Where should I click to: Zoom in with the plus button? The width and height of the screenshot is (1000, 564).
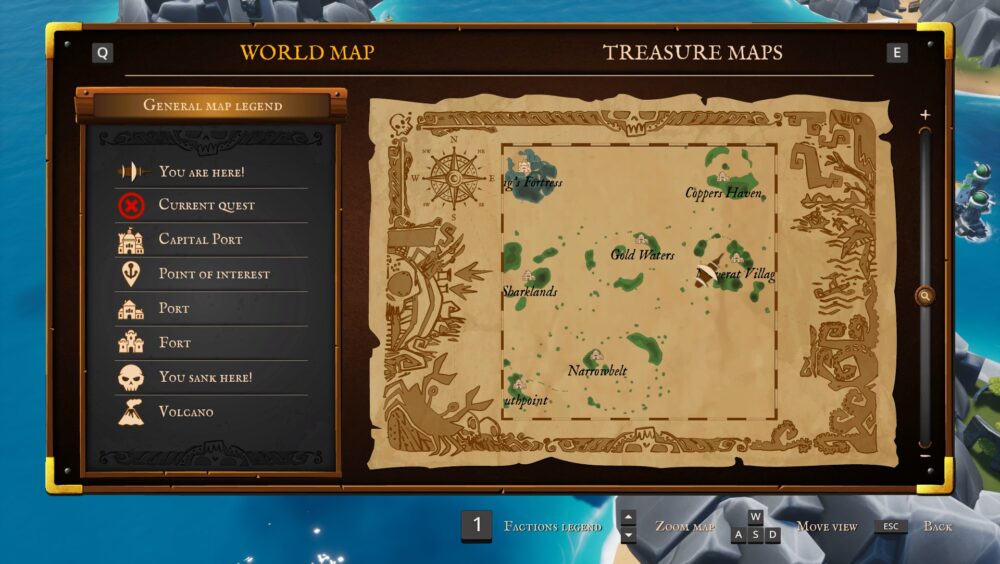pos(925,115)
